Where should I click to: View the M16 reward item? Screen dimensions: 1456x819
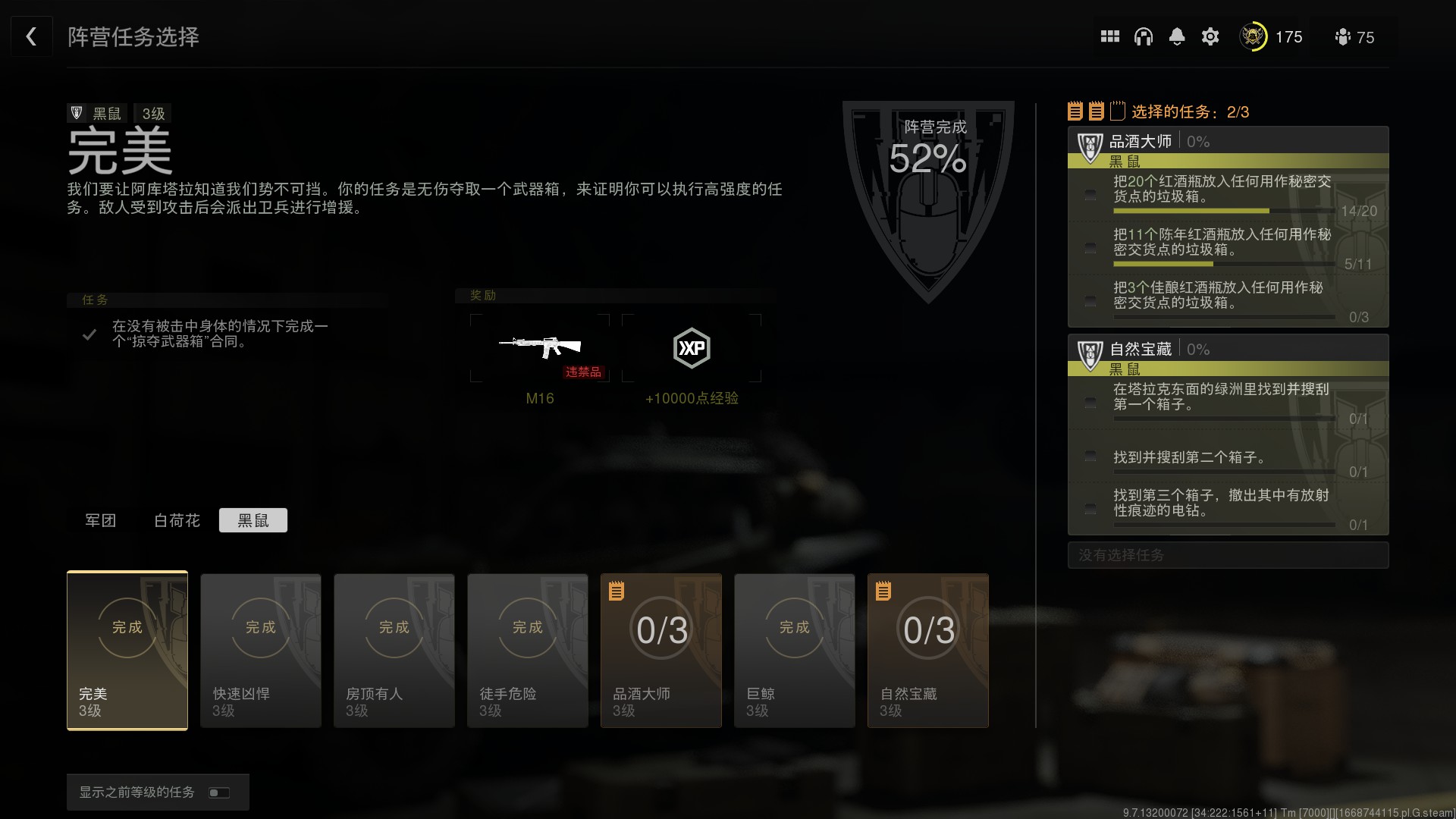[x=540, y=348]
